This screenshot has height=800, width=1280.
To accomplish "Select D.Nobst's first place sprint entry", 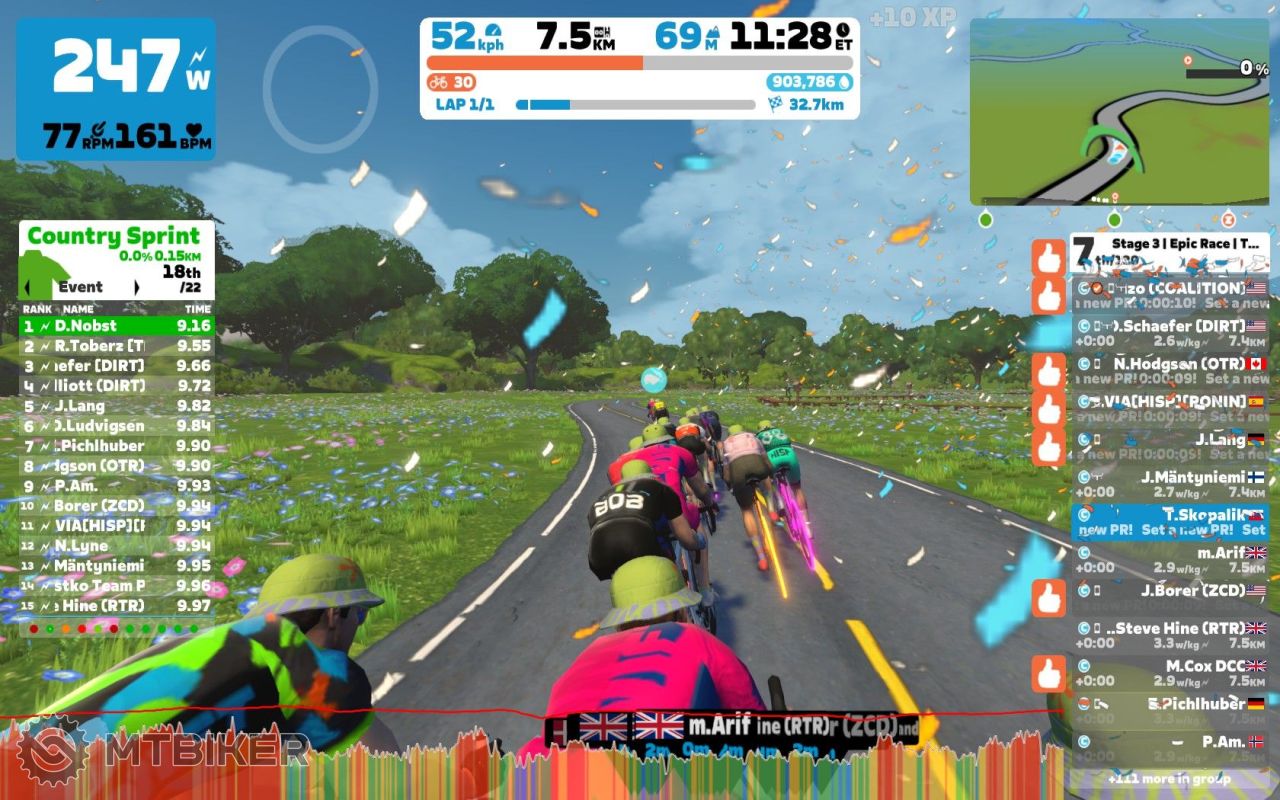I will (x=117, y=326).
